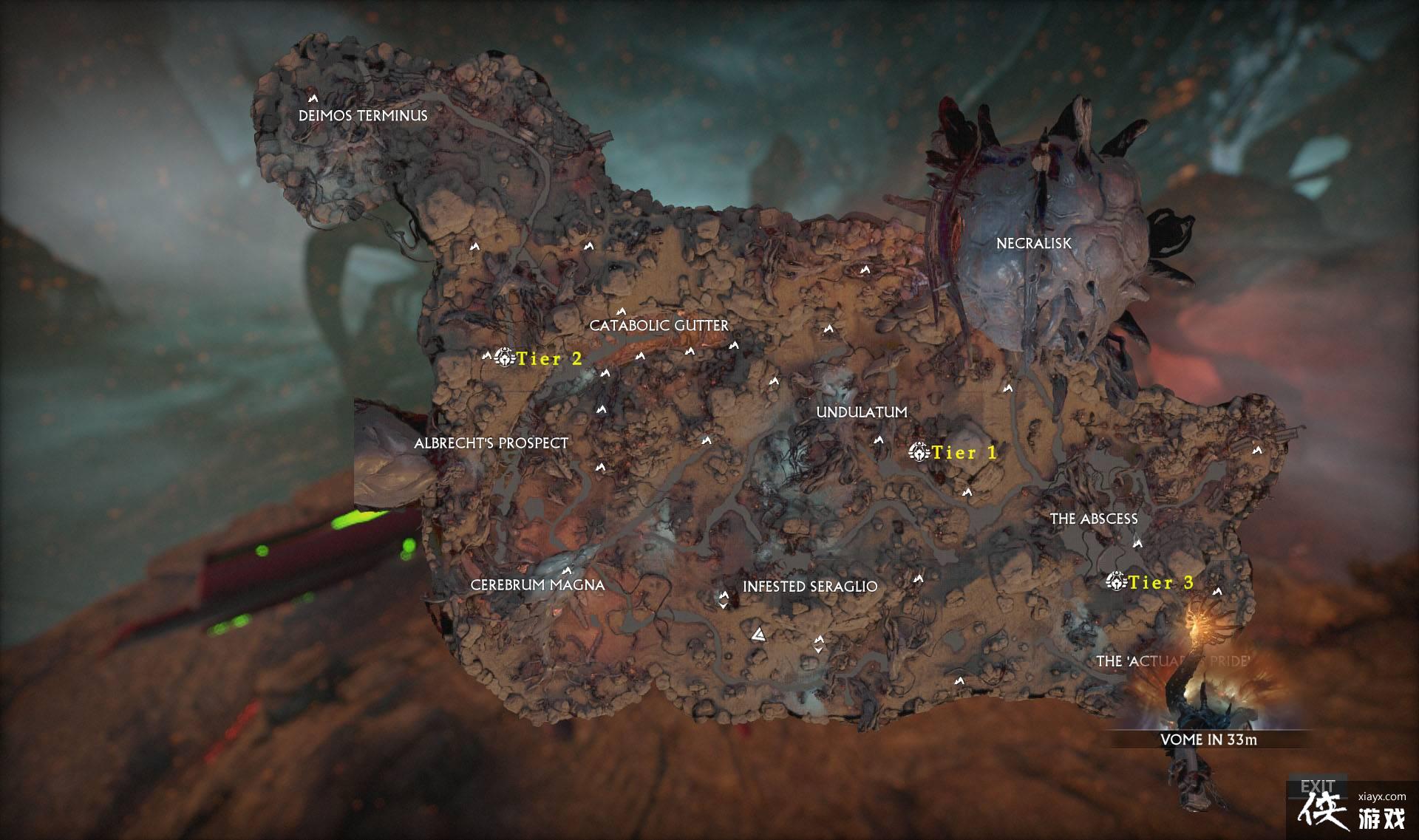Select the Necralisk hub on the map
The width and height of the screenshot is (1419, 840).
[1035, 244]
